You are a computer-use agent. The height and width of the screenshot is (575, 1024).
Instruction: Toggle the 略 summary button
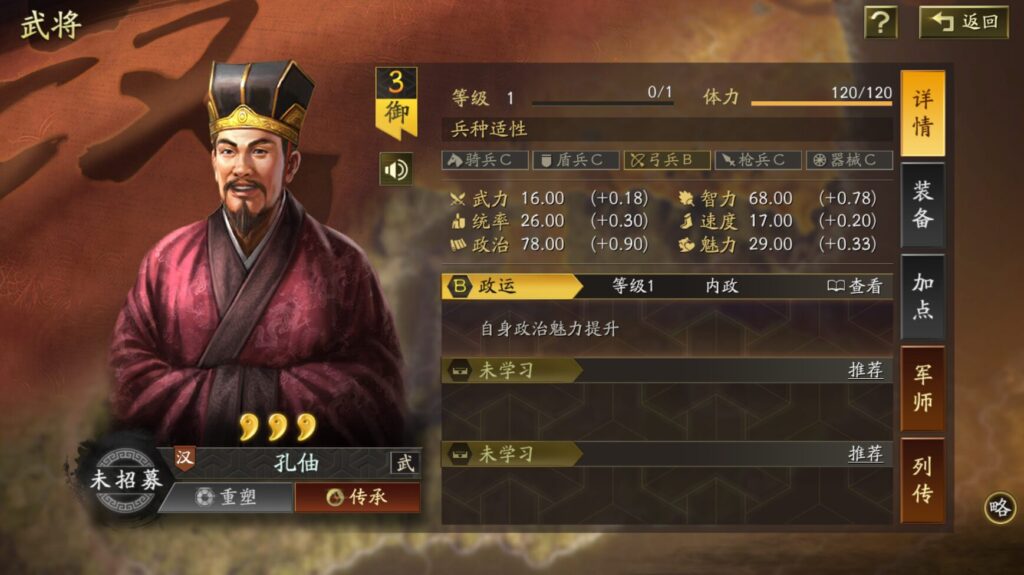coord(999,507)
